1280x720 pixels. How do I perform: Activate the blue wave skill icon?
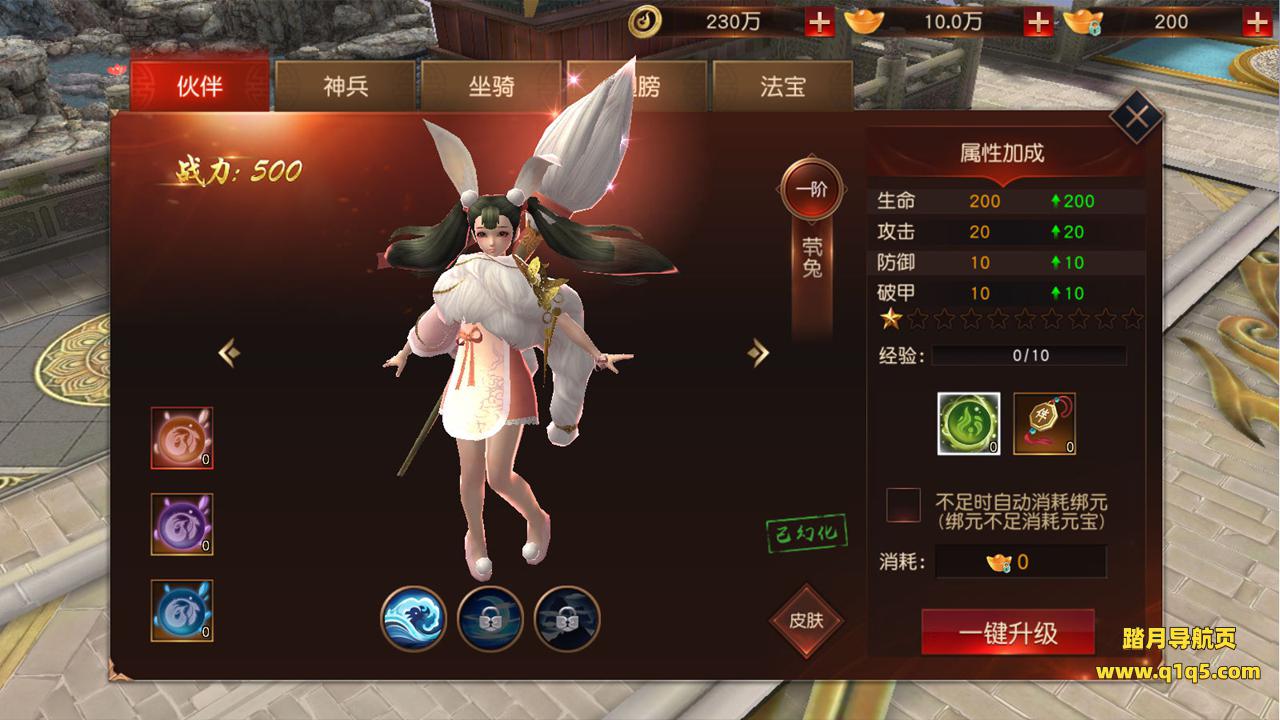pyautogui.click(x=413, y=619)
